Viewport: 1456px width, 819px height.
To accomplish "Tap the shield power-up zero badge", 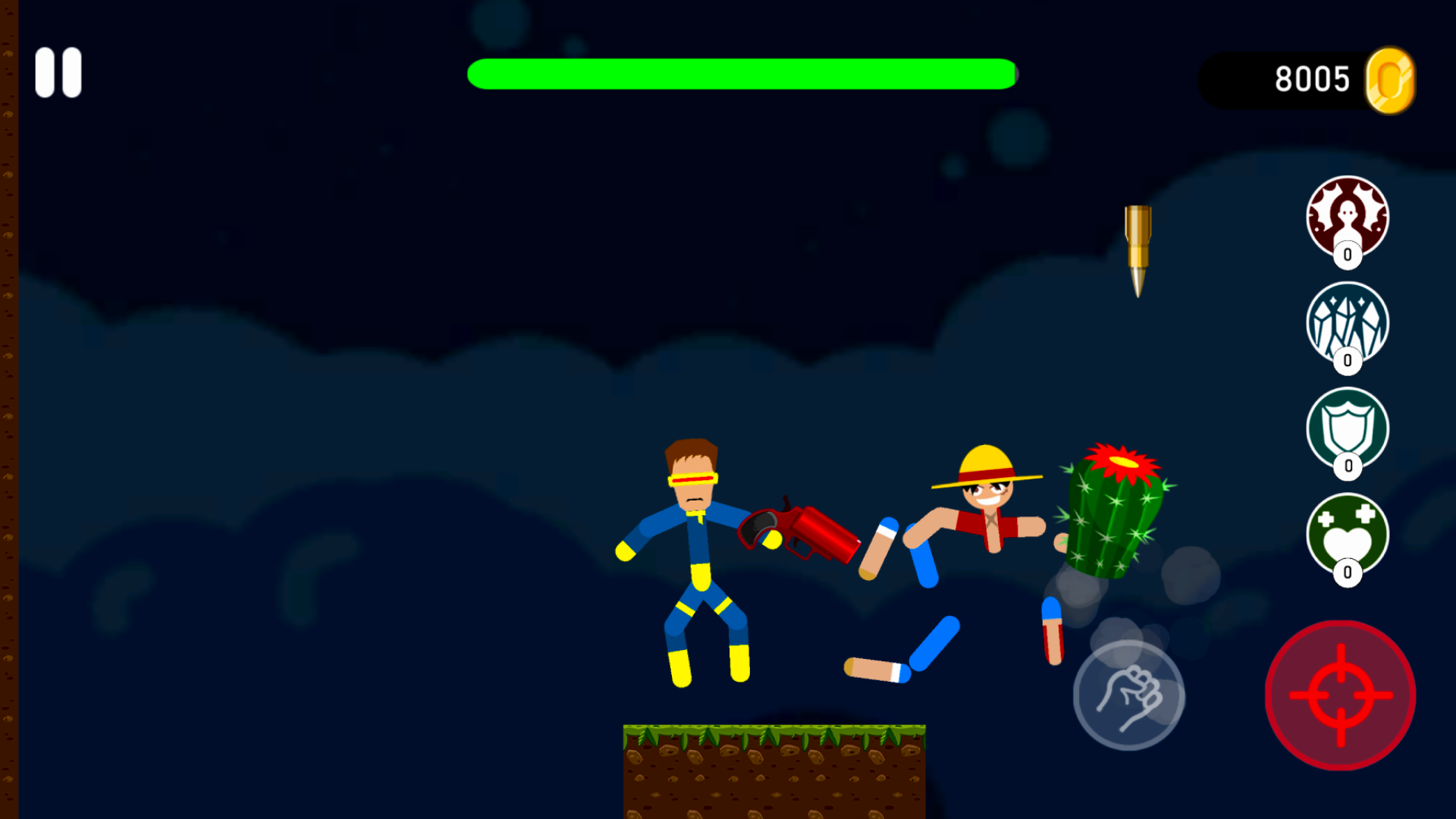I will (x=1348, y=467).
